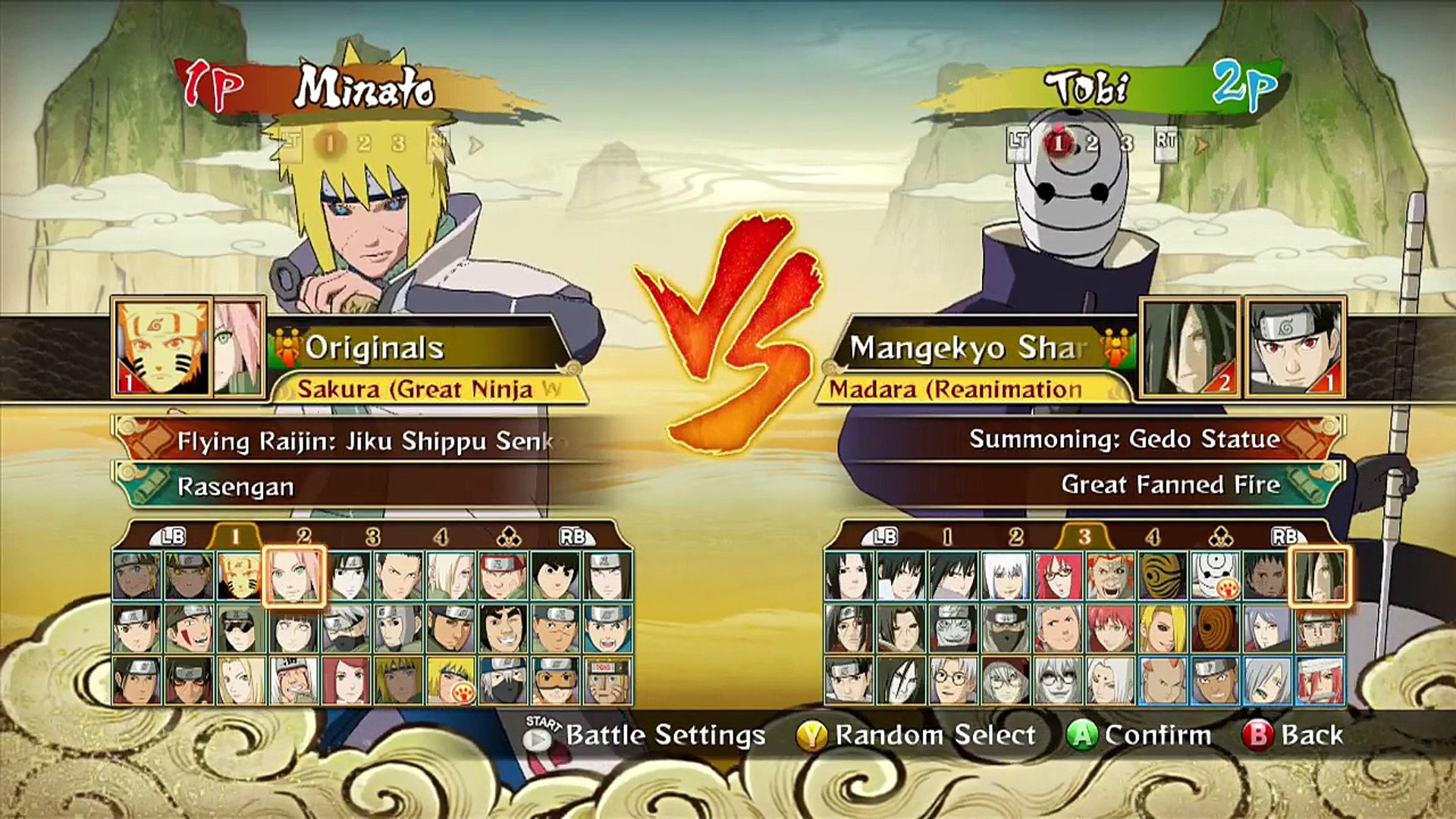The width and height of the screenshot is (1456, 819).
Task: Switch the 1P roster to page 3
Action: pyautogui.click(x=372, y=537)
